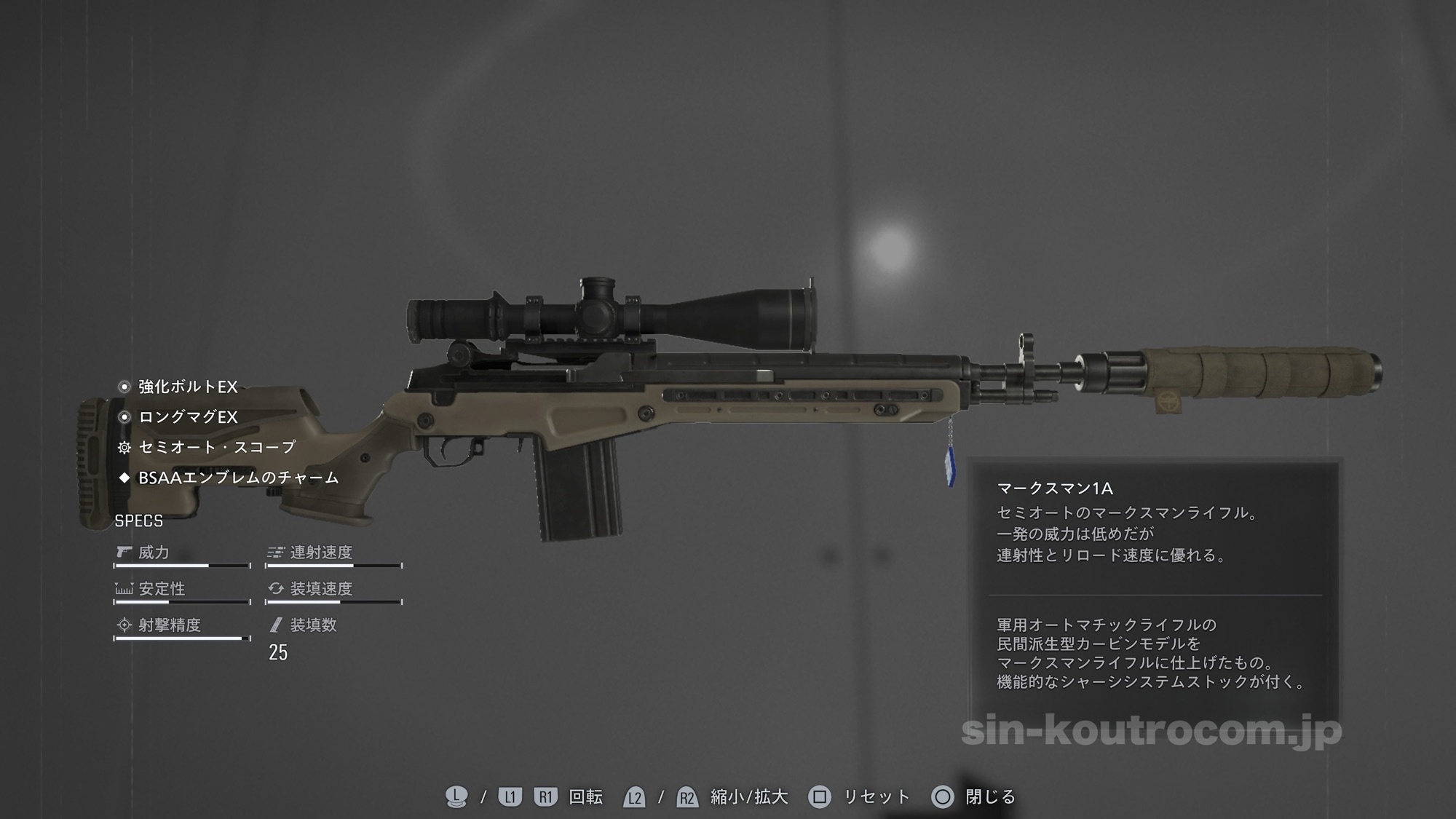Choose the ロングマグEX attachment entry
Screen dimensions: 1456x819
pyautogui.click(x=187, y=417)
